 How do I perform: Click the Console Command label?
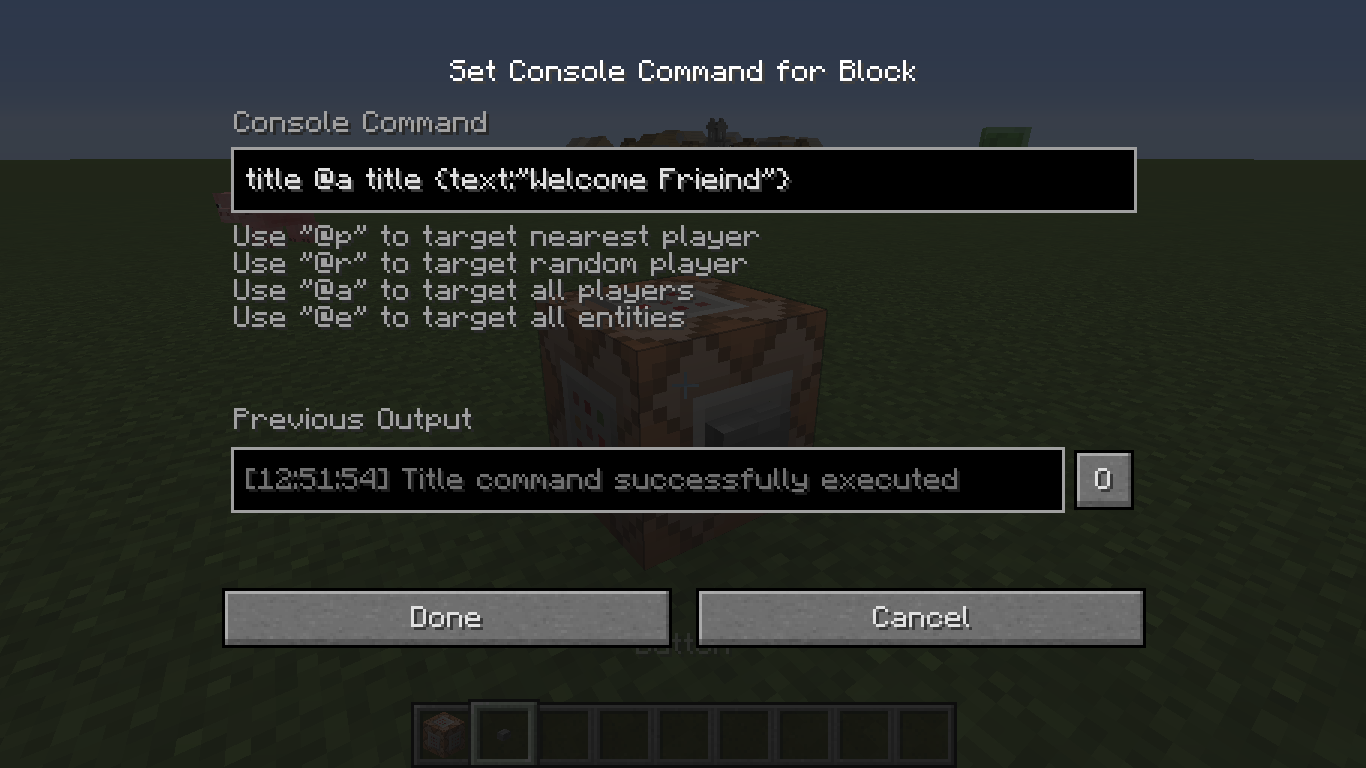359,122
